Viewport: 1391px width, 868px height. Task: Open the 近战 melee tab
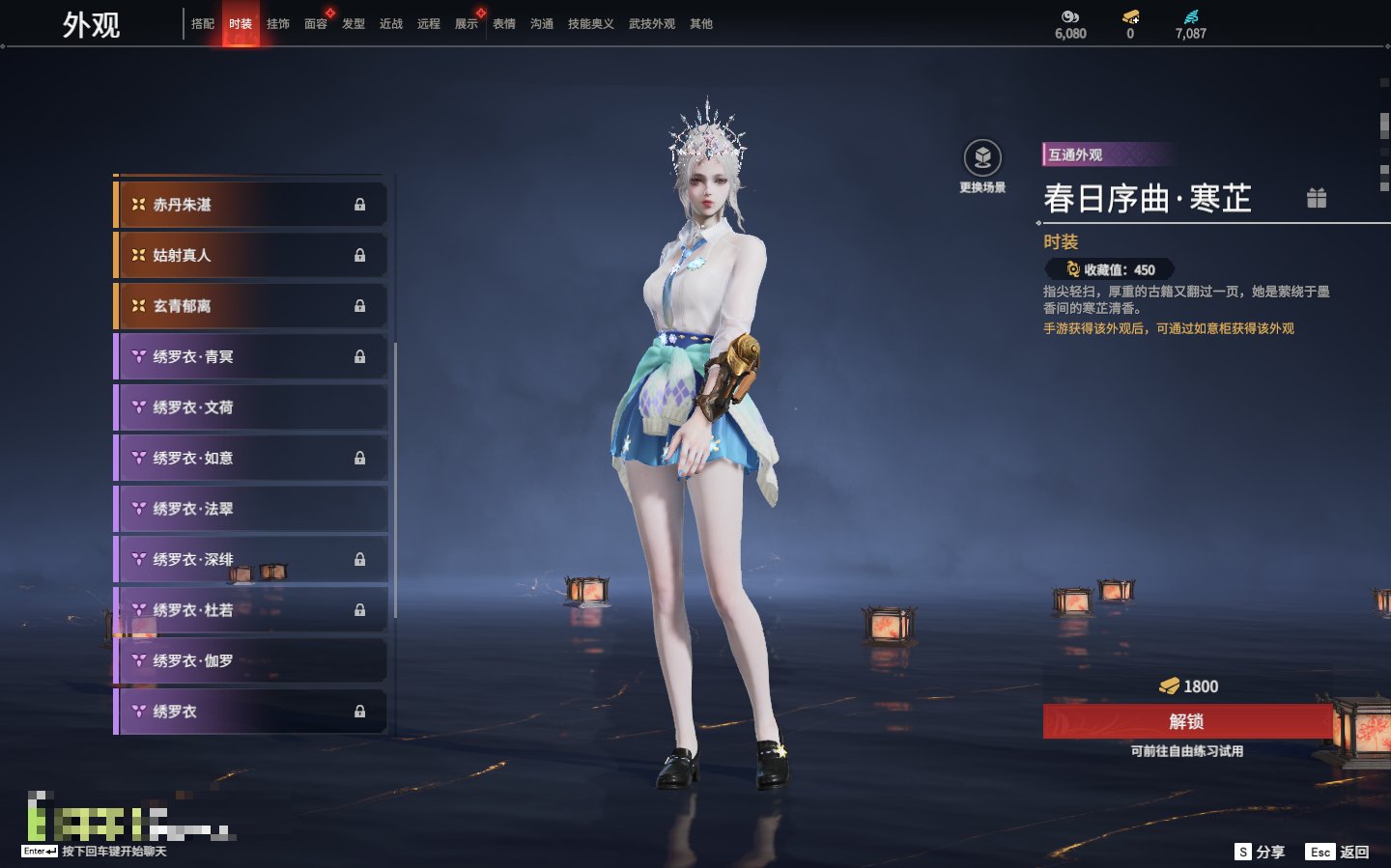(x=391, y=24)
